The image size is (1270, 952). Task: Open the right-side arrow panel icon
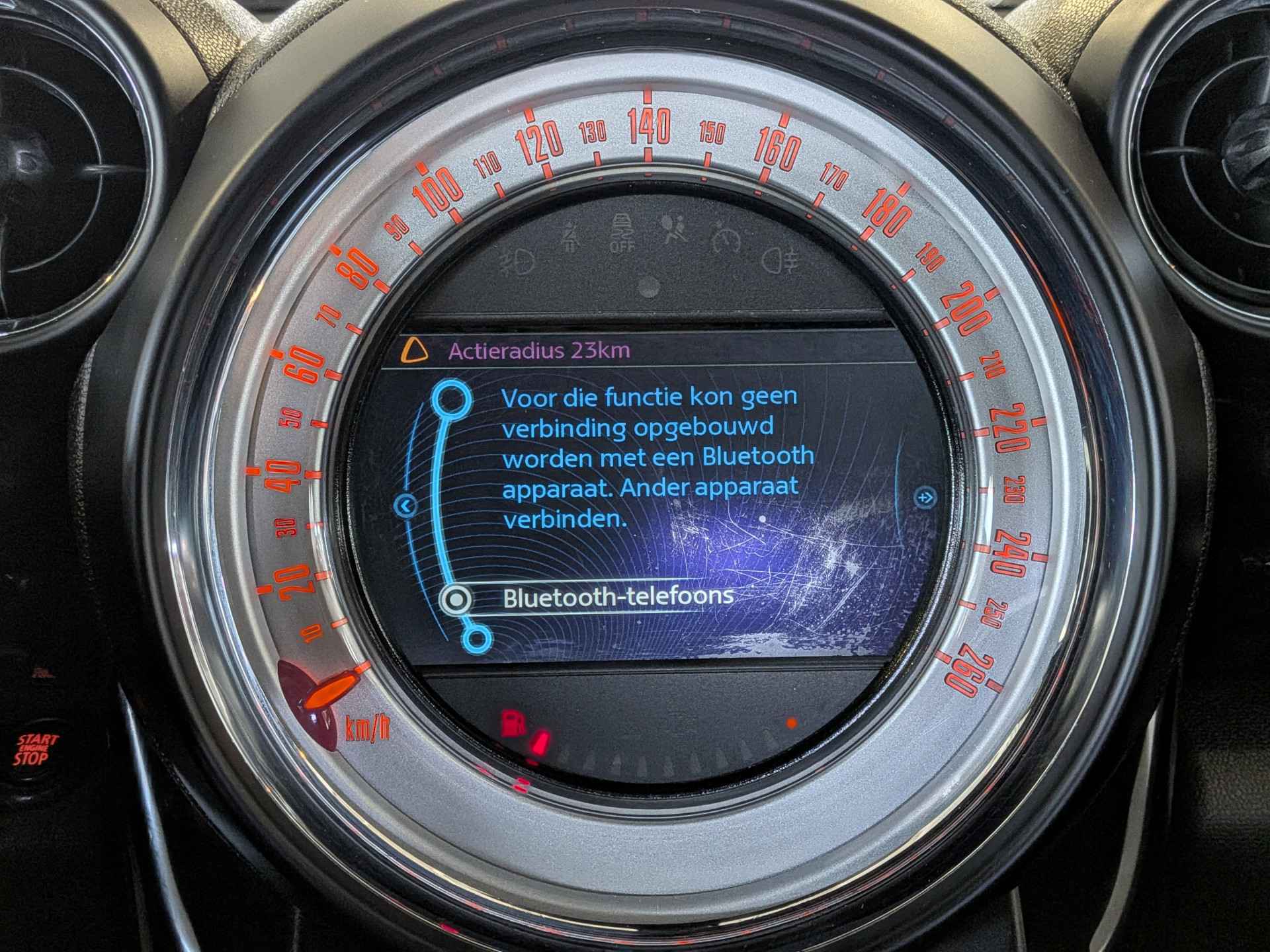point(924,496)
